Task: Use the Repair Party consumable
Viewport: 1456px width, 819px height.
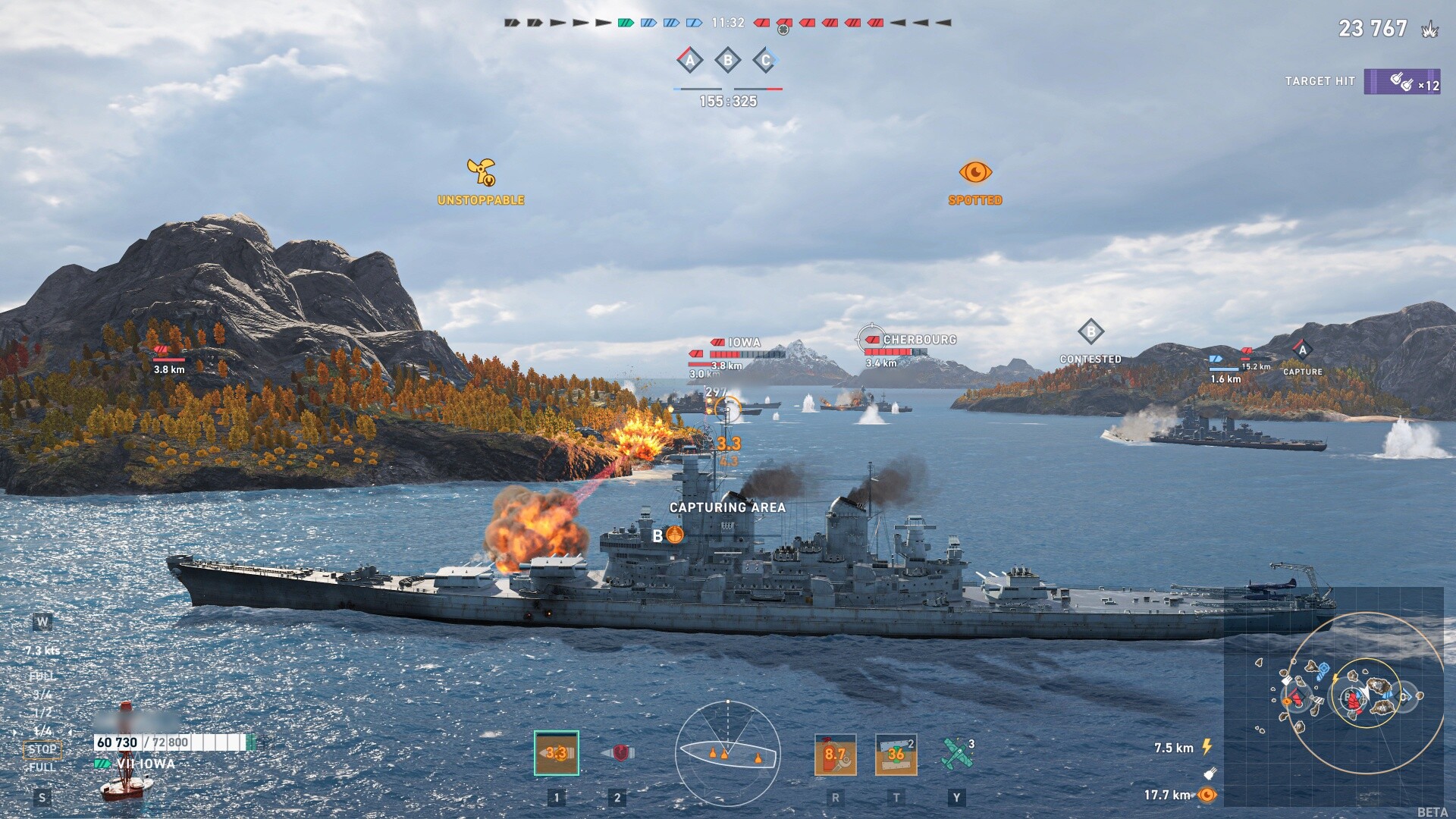Action: click(896, 755)
